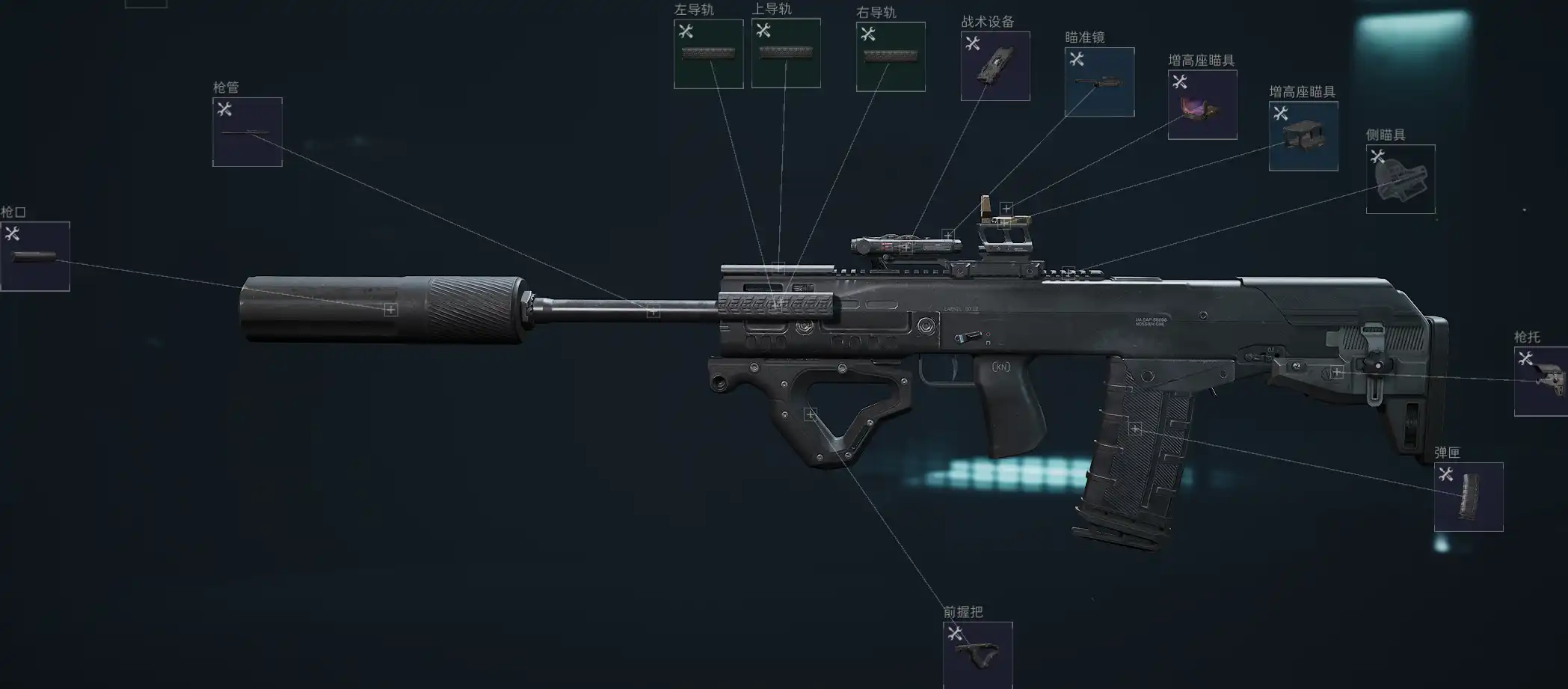Open the 枪管 barrel slot
This screenshot has width=1568, height=689.
[248, 132]
